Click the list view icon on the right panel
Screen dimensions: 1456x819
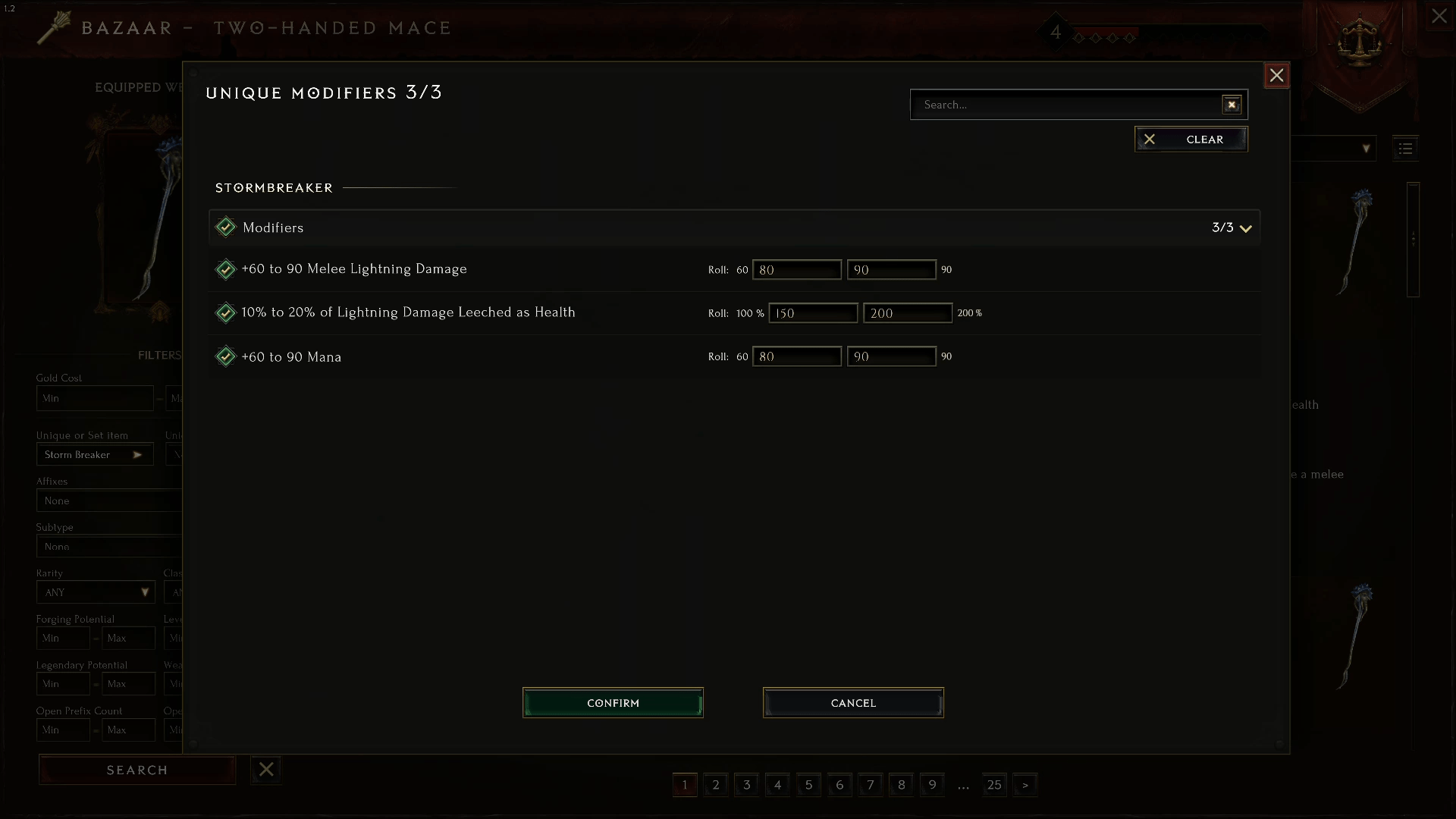point(1405,148)
